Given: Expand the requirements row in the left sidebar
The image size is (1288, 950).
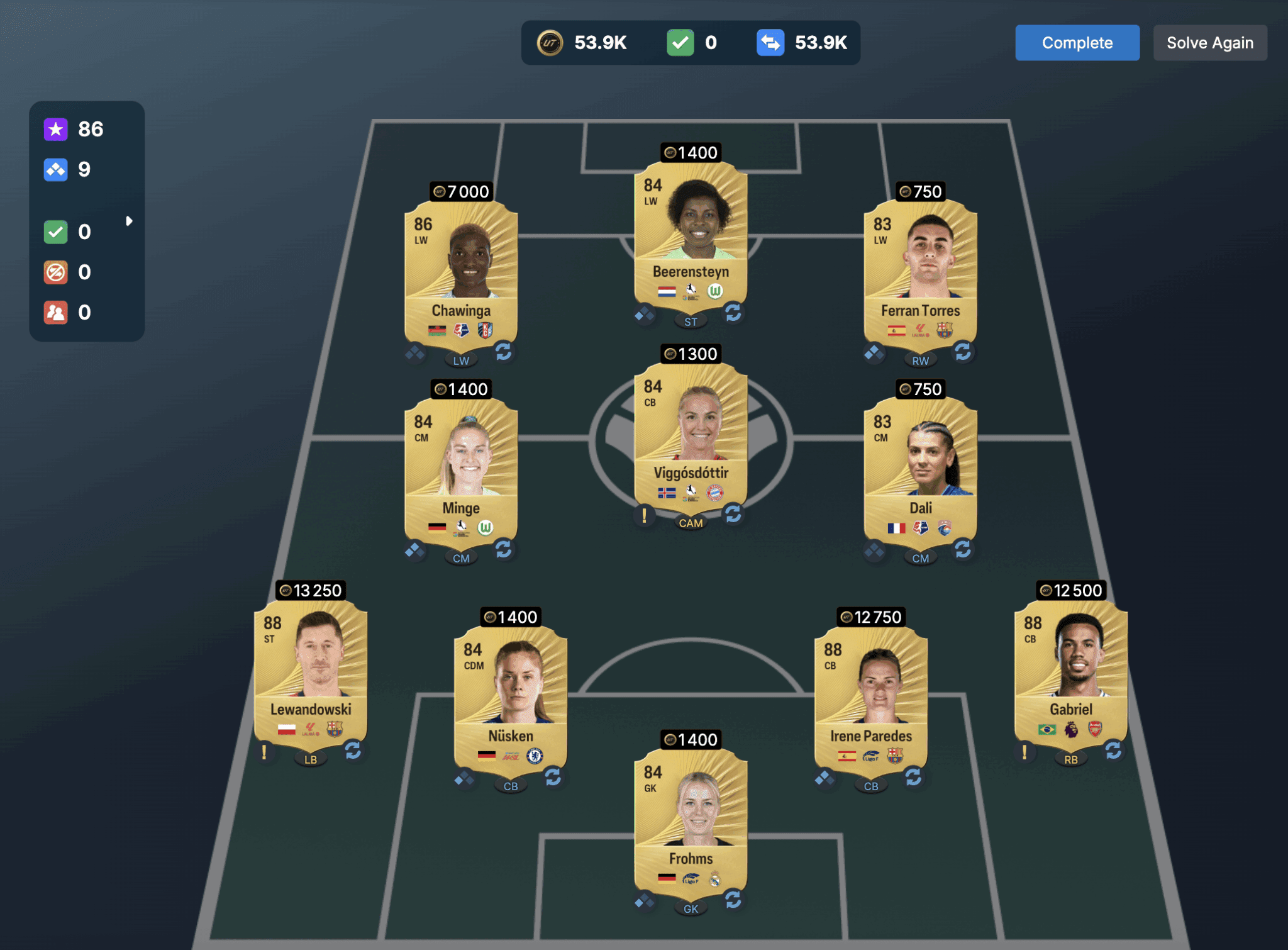Looking at the screenshot, I should point(131,221).
